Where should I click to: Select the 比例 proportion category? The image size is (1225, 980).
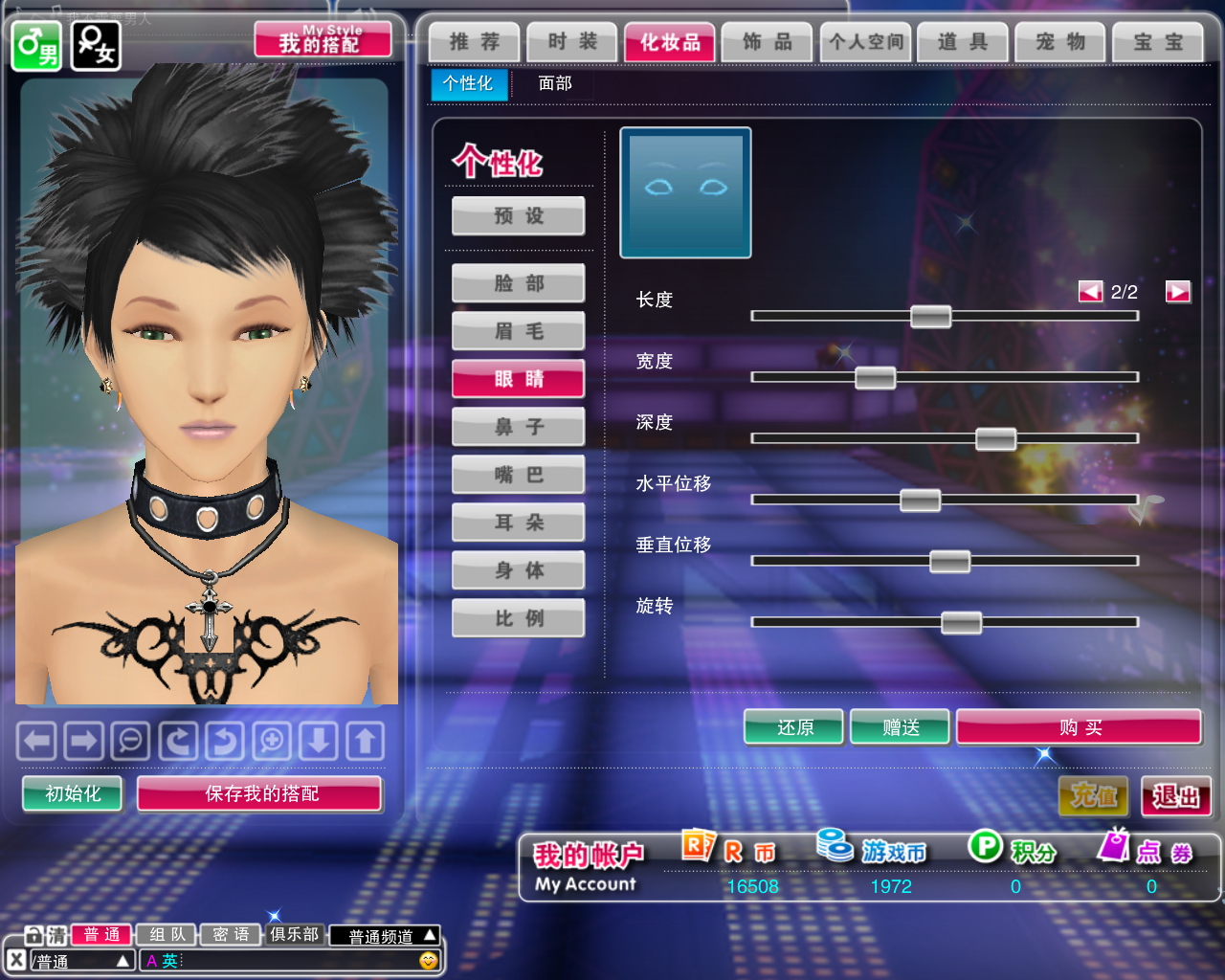click(519, 618)
